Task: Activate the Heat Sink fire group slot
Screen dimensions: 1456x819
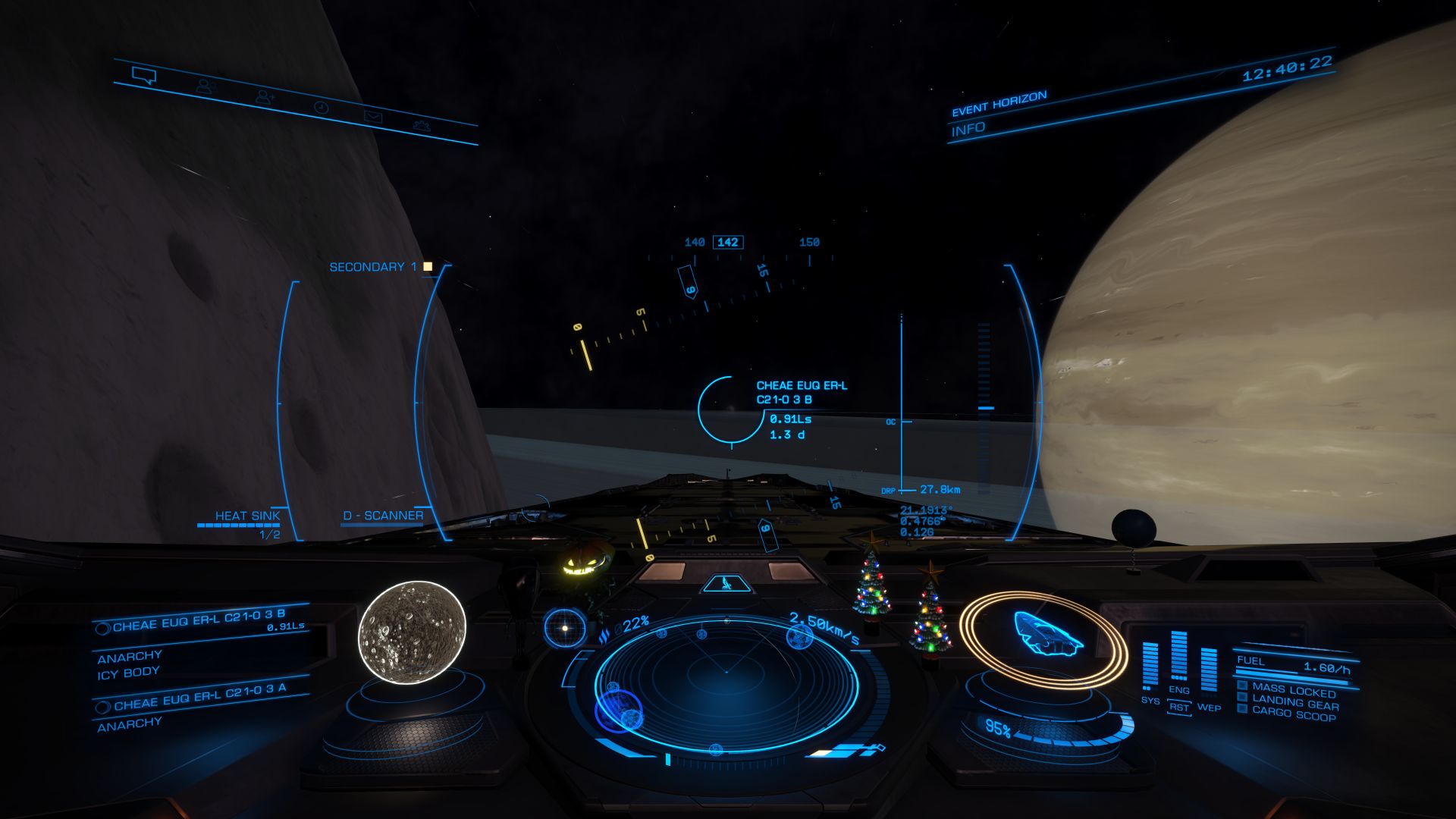Action: coord(247,516)
